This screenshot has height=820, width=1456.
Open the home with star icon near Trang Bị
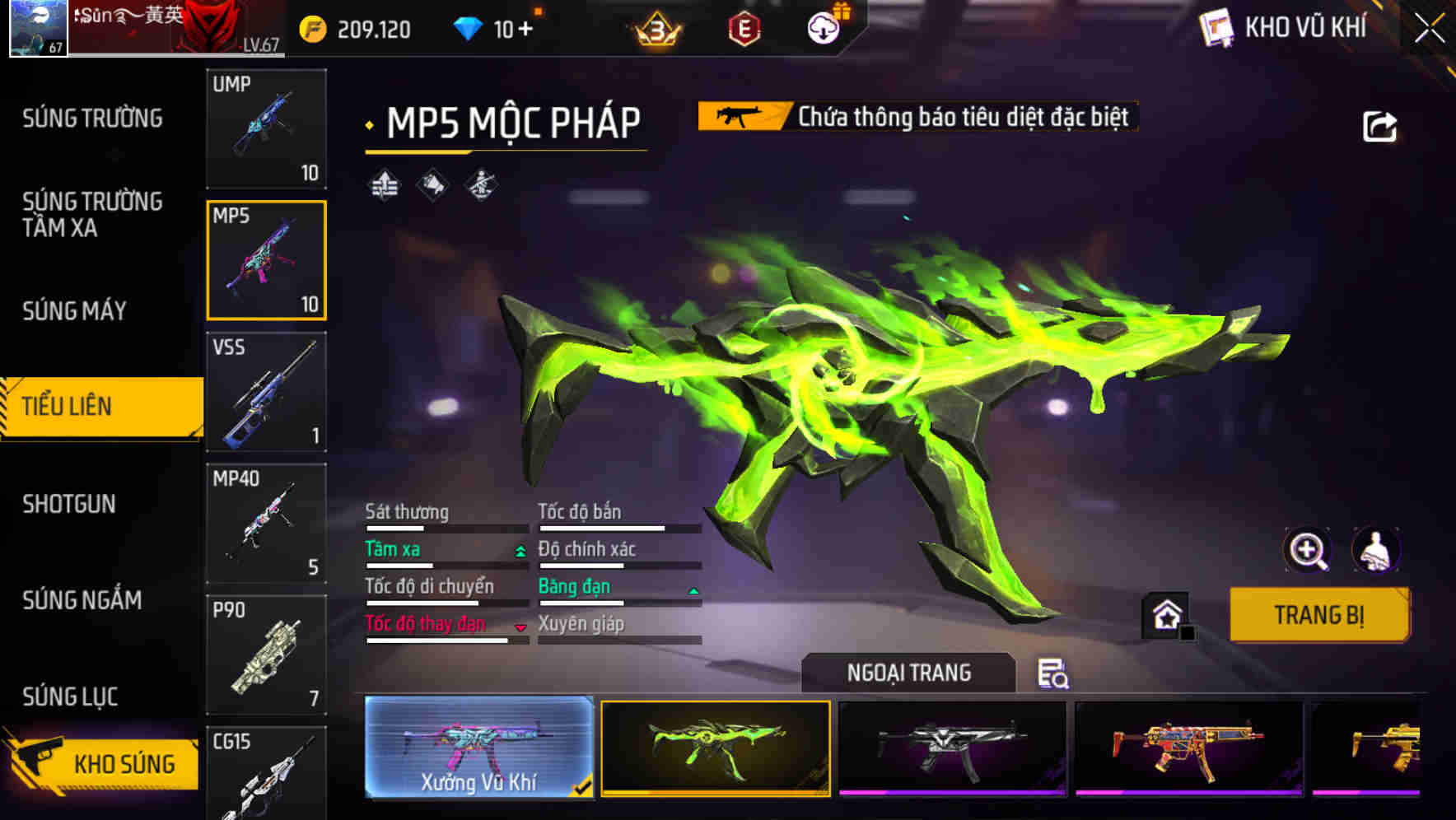click(x=1166, y=615)
